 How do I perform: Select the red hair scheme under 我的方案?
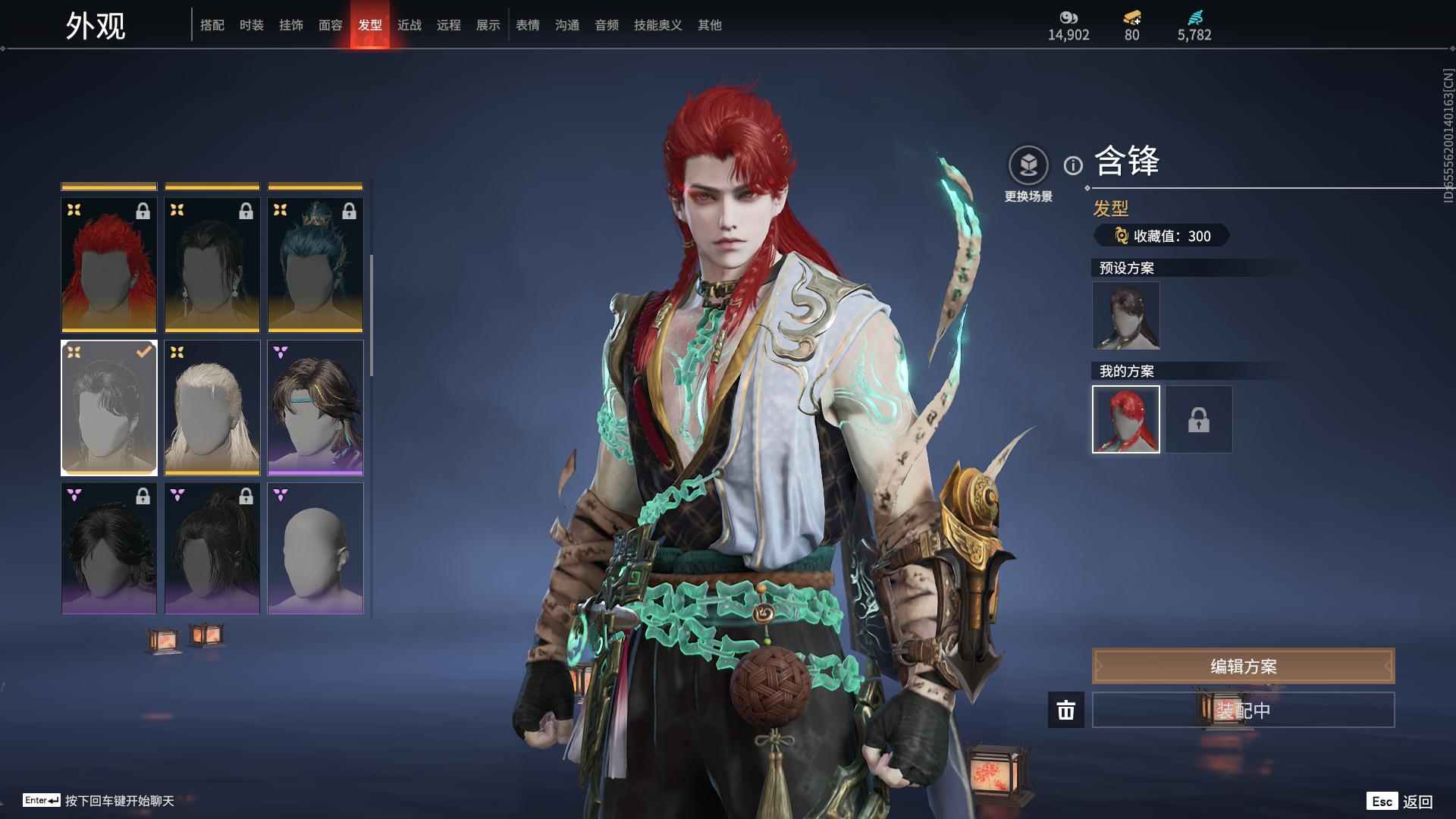pyautogui.click(x=1125, y=419)
